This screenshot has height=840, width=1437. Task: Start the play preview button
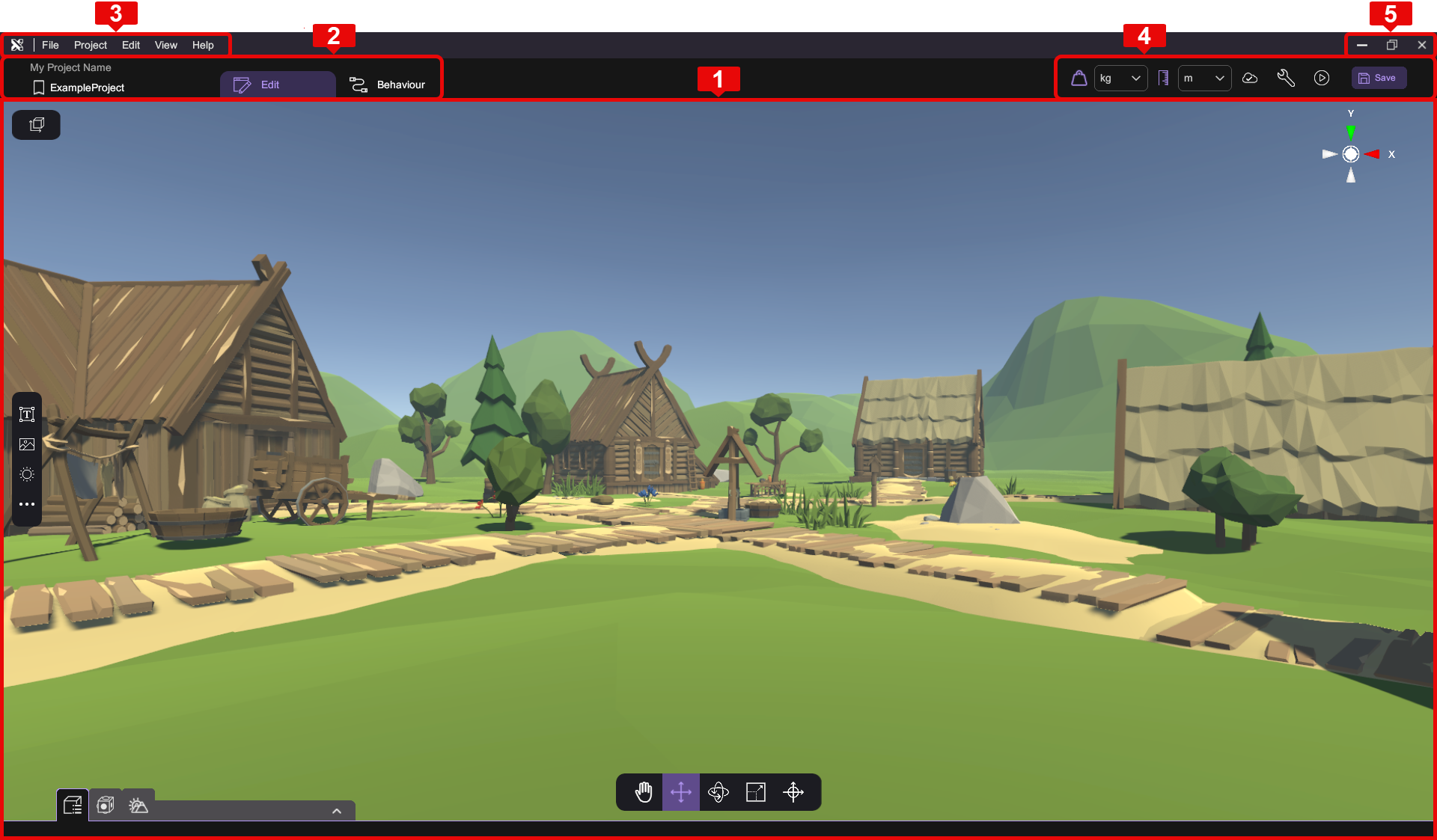(x=1322, y=78)
